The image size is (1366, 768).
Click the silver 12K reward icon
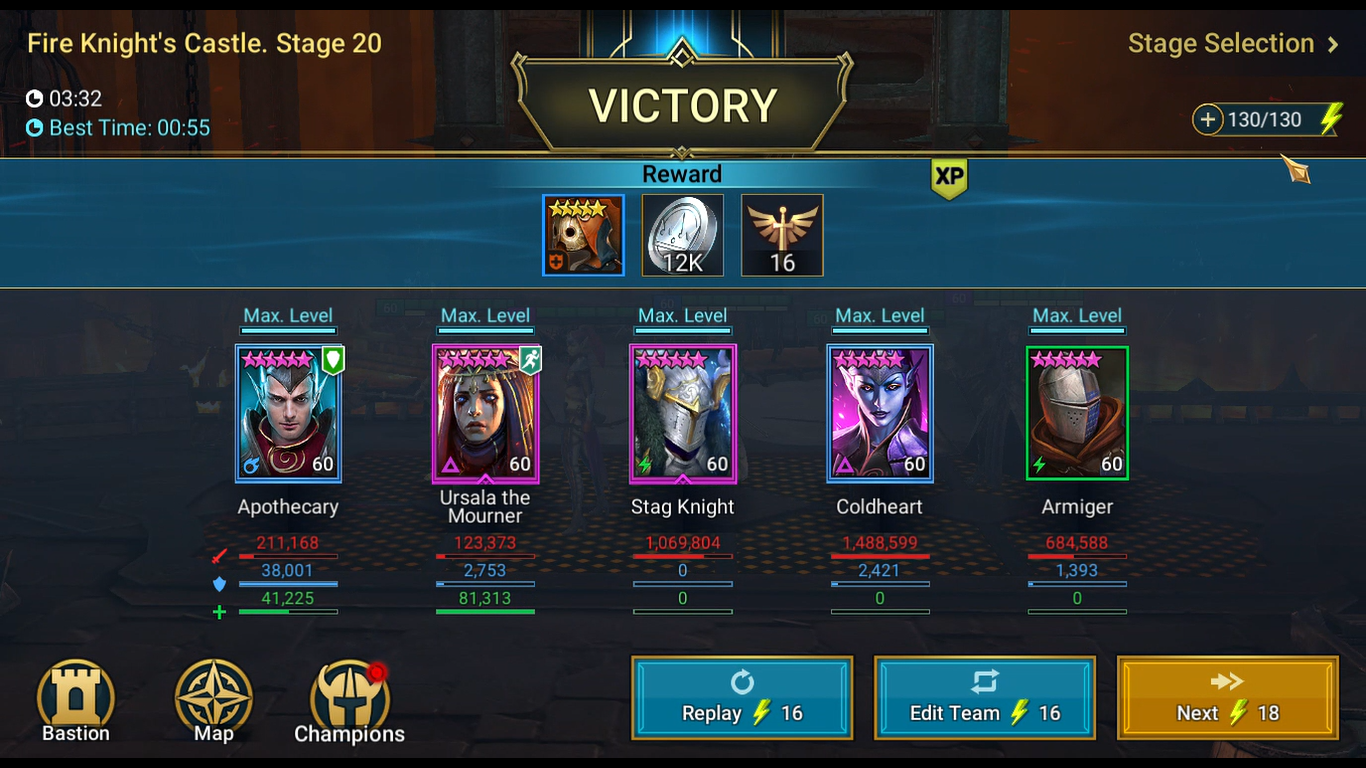point(682,235)
